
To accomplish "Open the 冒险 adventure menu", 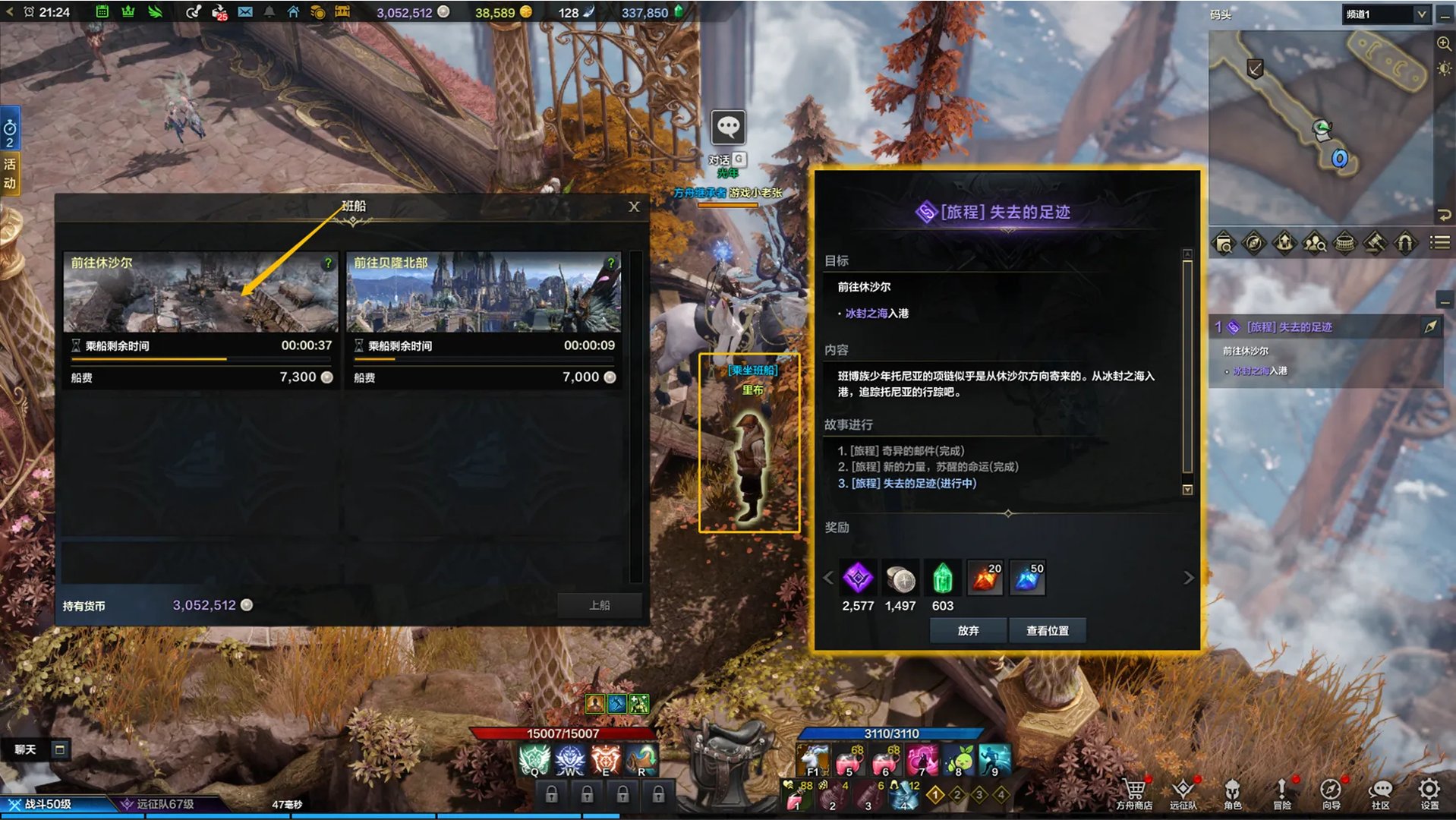I will tap(1281, 793).
